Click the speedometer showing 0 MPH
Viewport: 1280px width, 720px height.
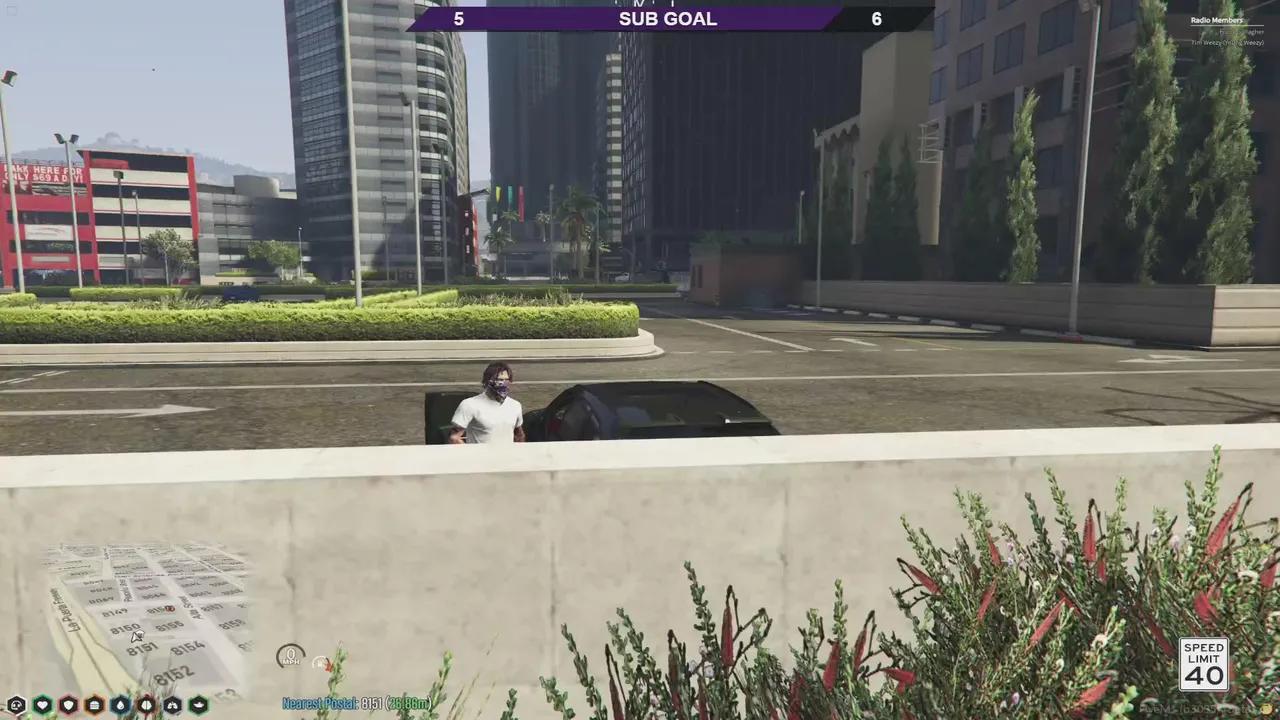289,658
